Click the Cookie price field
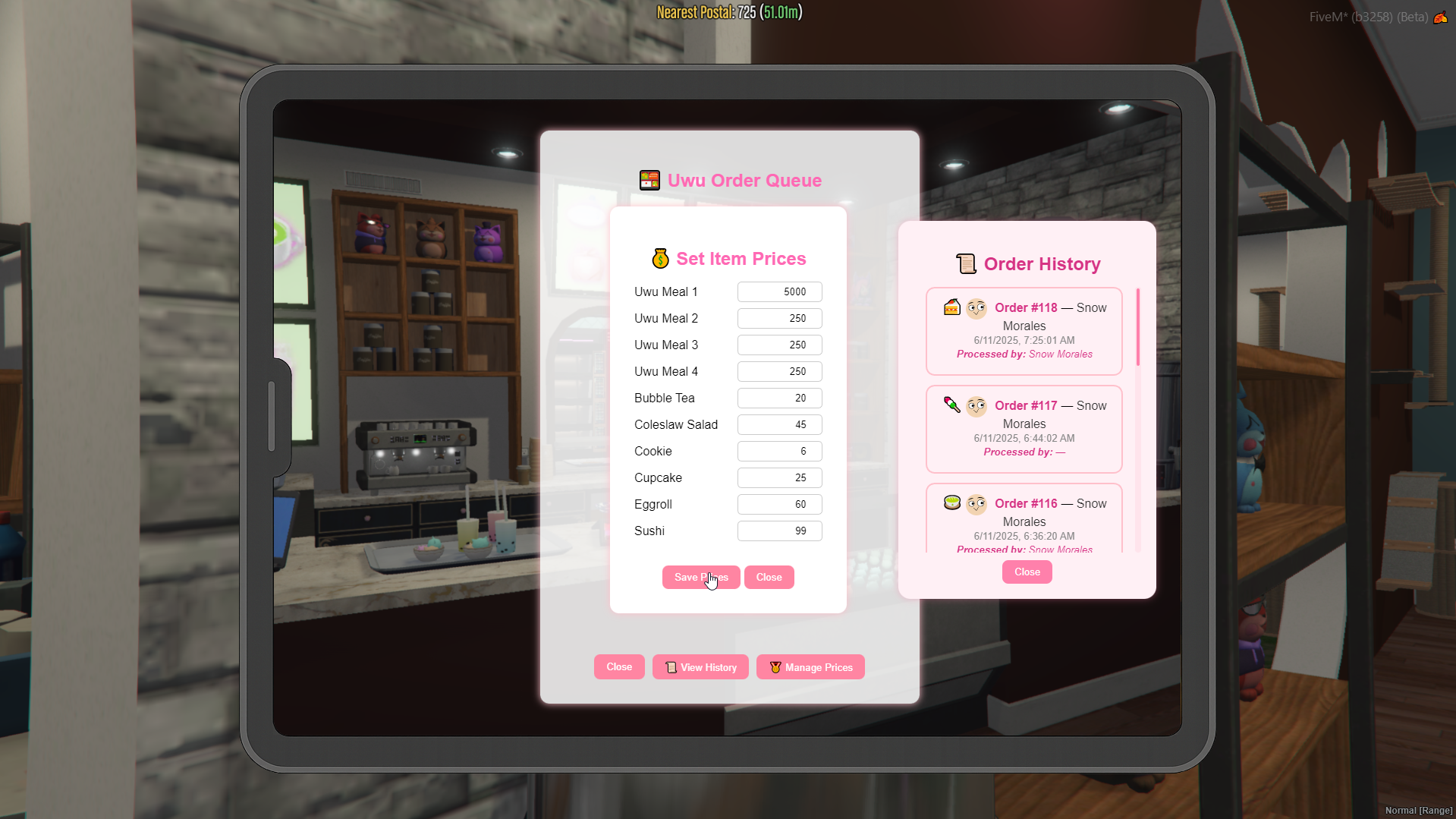1456x819 pixels. click(x=778, y=451)
